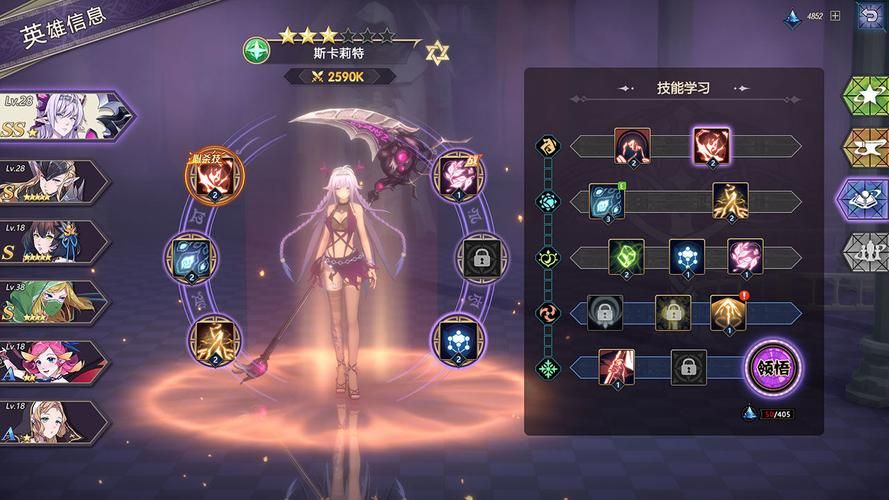Open the grey chess pieces tab
Image resolution: width=889 pixels, height=500 pixels.
click(x=863, y=250)
